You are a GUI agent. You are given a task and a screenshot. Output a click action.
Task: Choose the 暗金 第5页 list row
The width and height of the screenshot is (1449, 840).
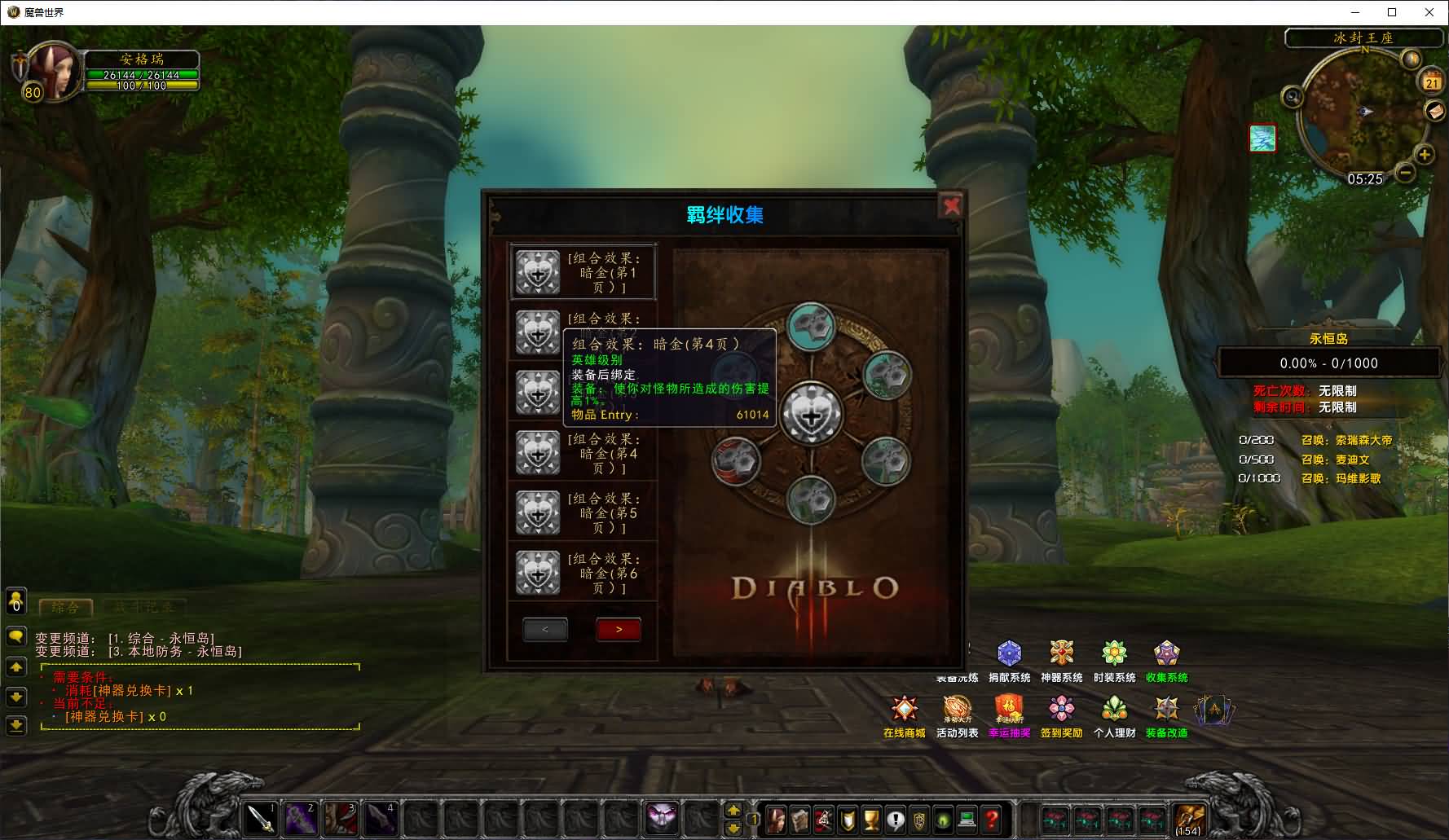click(583, 512)
